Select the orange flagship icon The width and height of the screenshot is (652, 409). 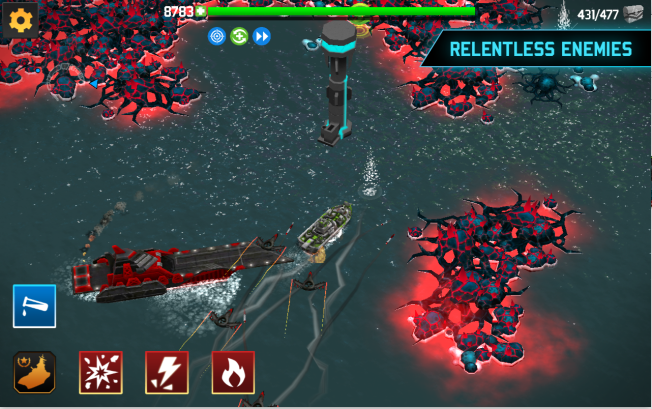click(x=35, y=372)
